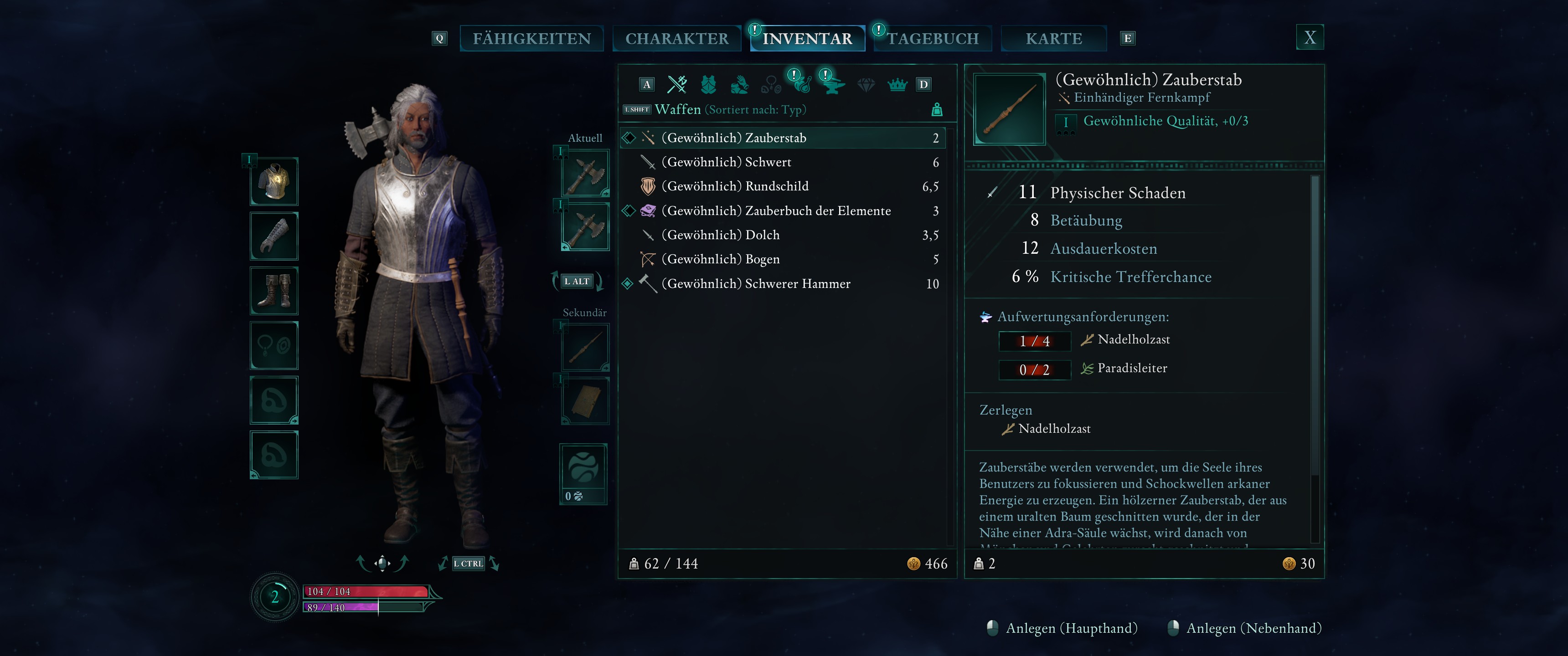The image size is (1568, 656).
Task: Open the Charakter tab
Action: [x=676, y=38]
